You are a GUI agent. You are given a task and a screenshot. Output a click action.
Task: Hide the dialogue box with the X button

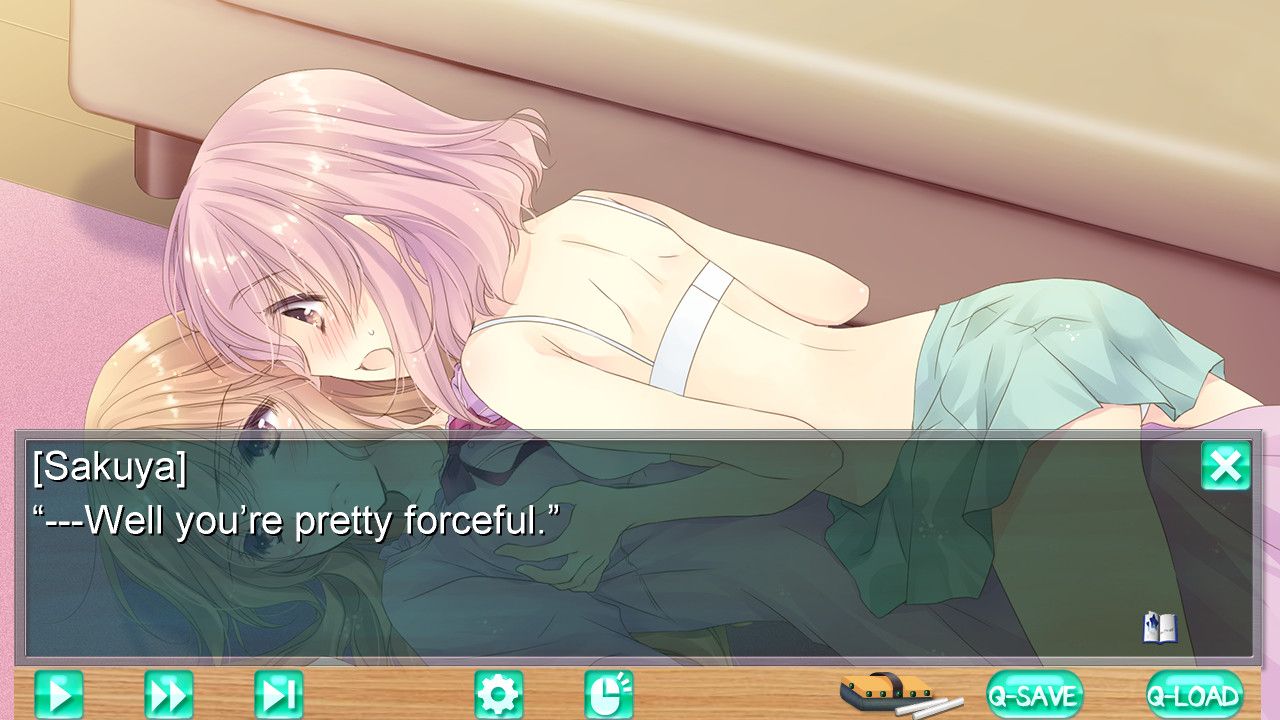pos(1225,466)
